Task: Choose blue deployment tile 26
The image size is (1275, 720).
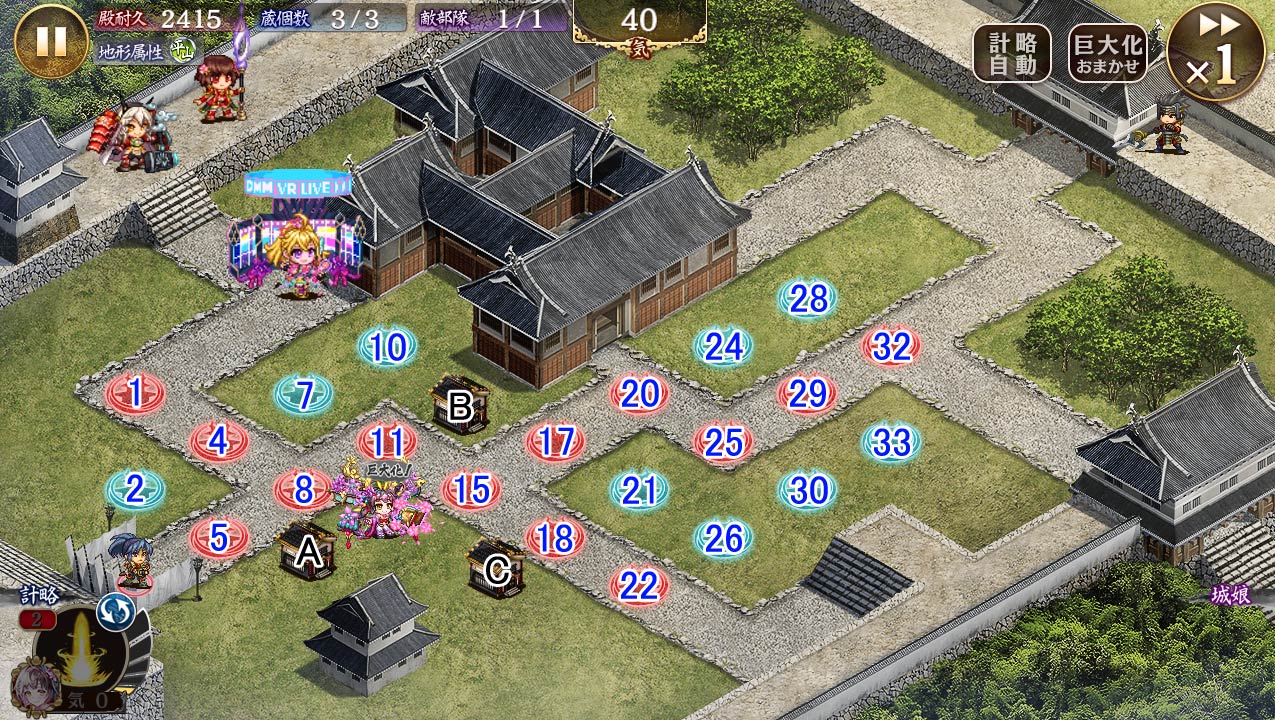Action: [x=723, y=539]
